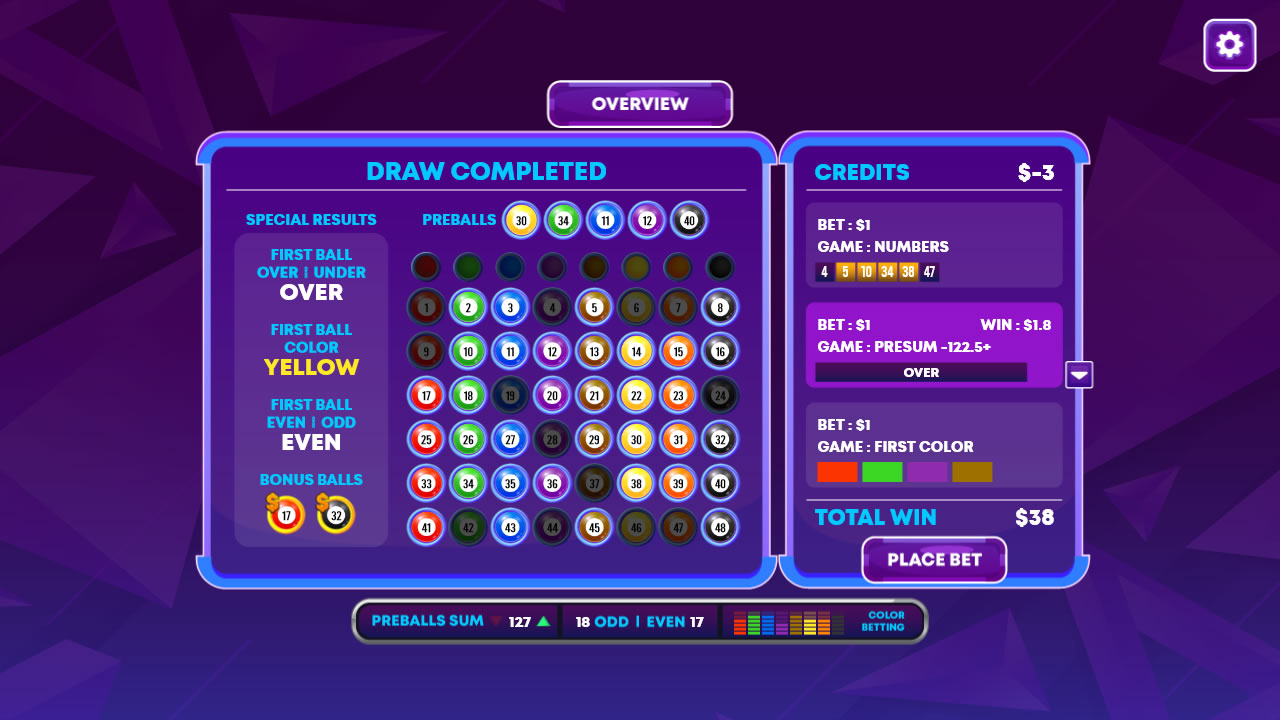
Task: Select the red swatch in FIRST COLOR bet
Action: click(837, 471)
